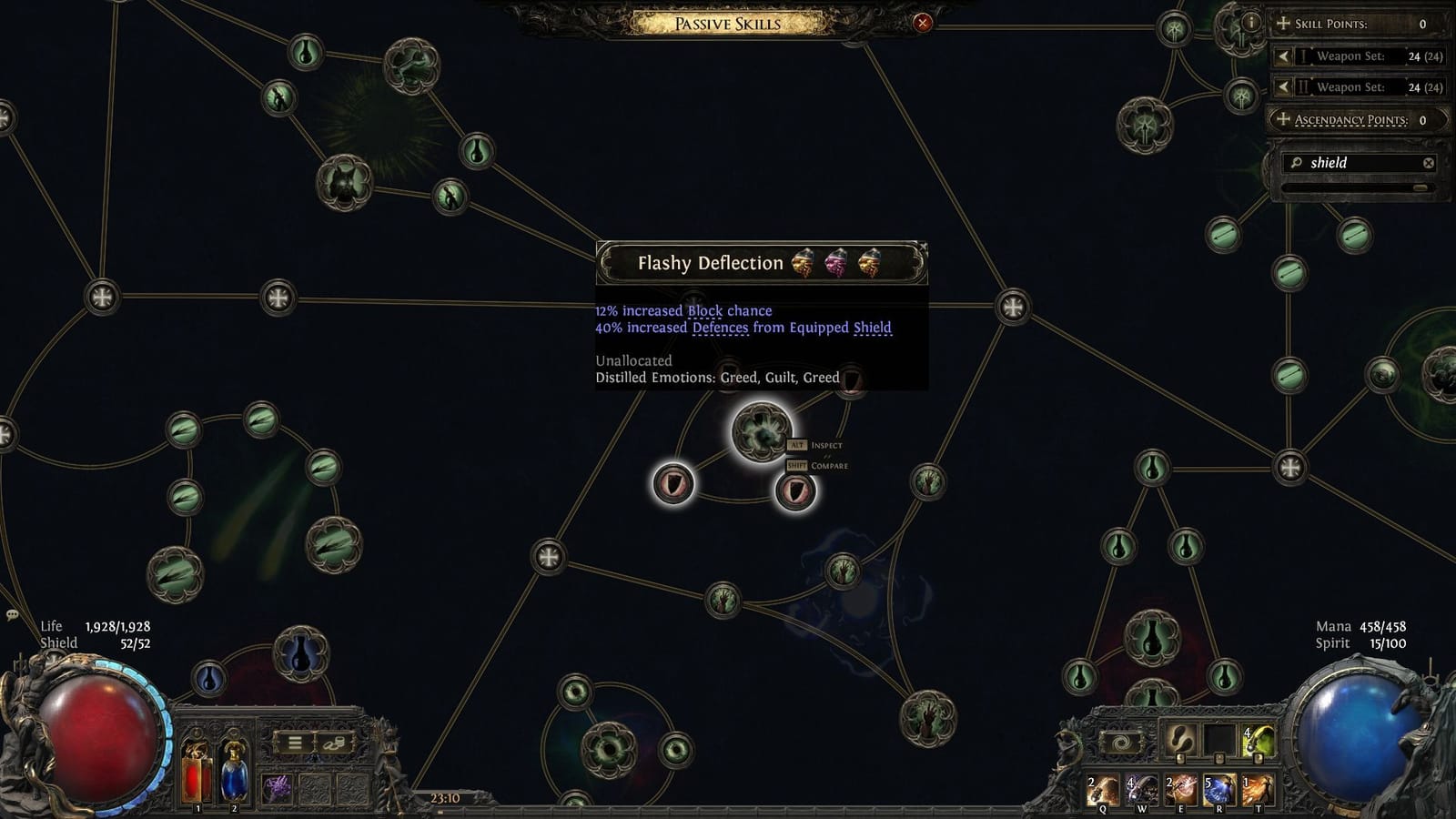The width and height of the screenshot is (1456, 819).
Task: Select the dark skill icon bound to W
Action: 1141,789
